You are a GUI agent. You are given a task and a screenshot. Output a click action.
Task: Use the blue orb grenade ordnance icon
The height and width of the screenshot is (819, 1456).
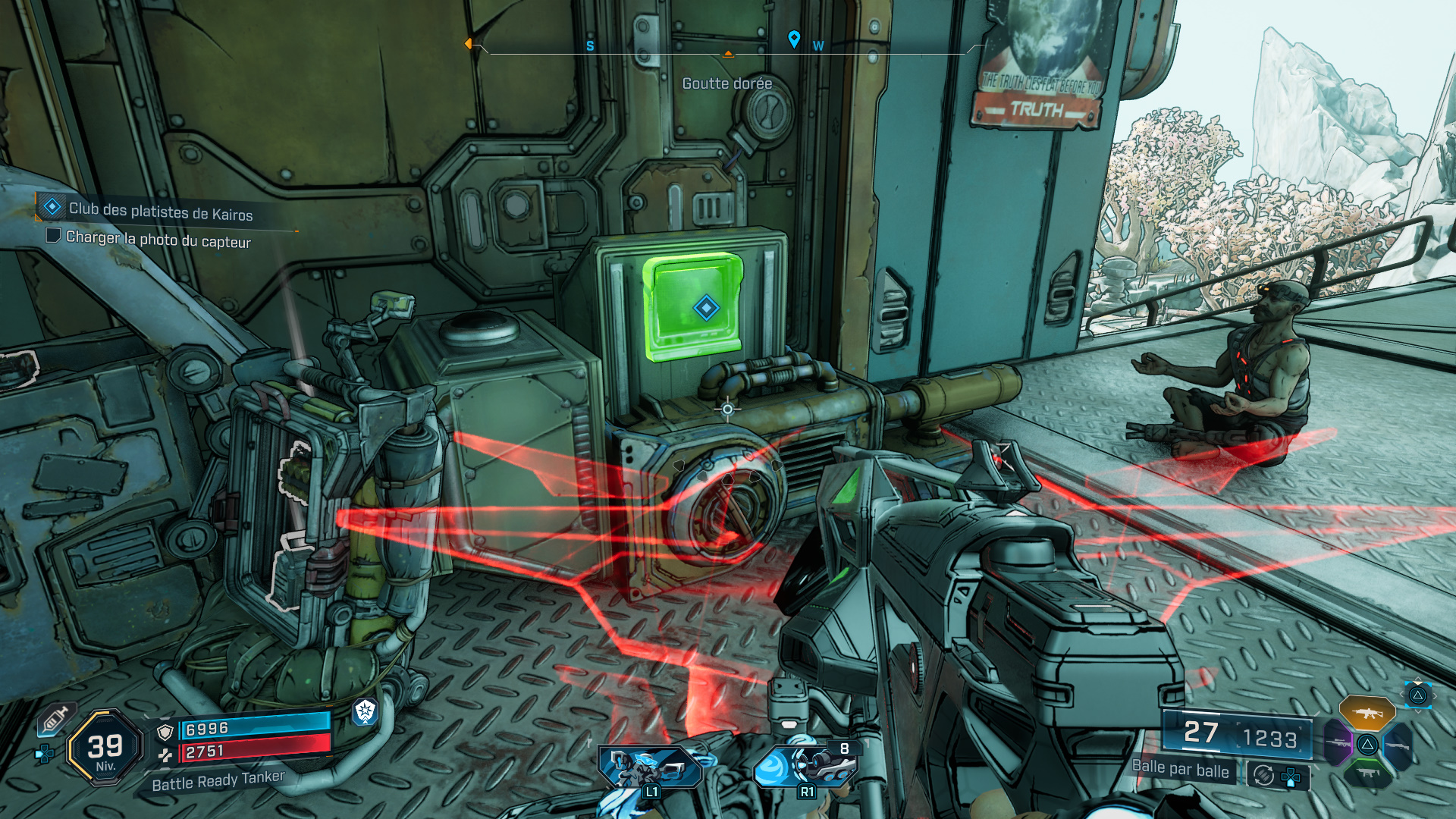805,766
